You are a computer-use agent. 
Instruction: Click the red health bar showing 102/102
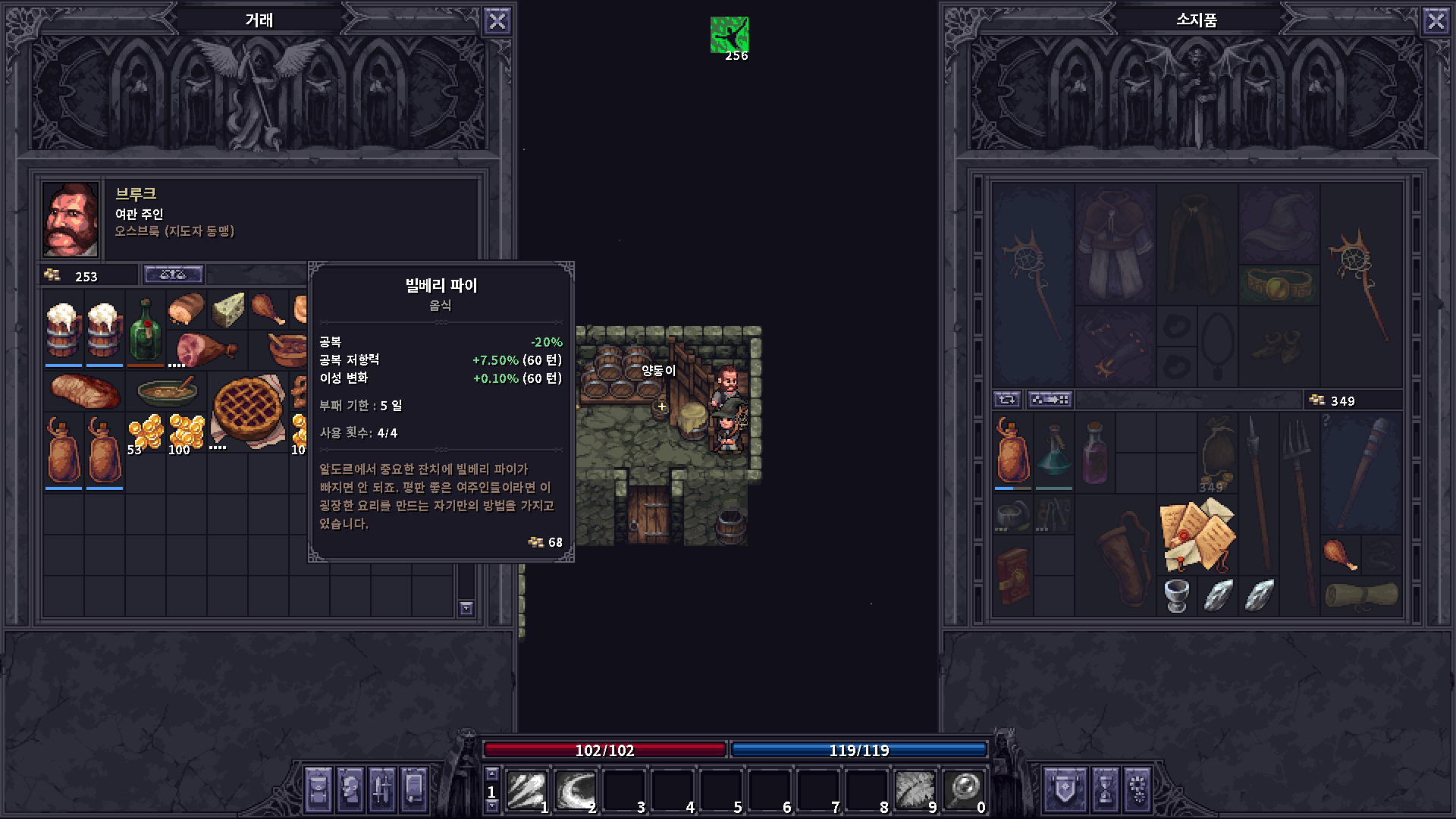coord(603,751)
